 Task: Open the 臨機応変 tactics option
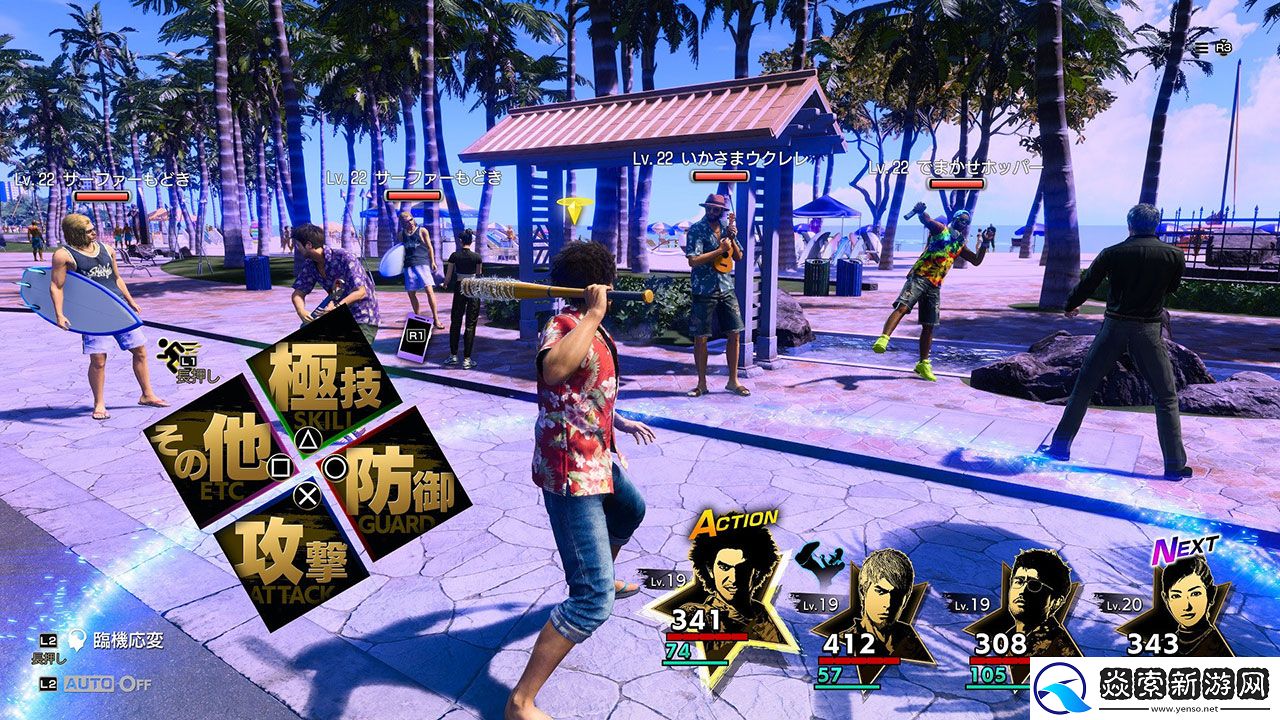113,641
